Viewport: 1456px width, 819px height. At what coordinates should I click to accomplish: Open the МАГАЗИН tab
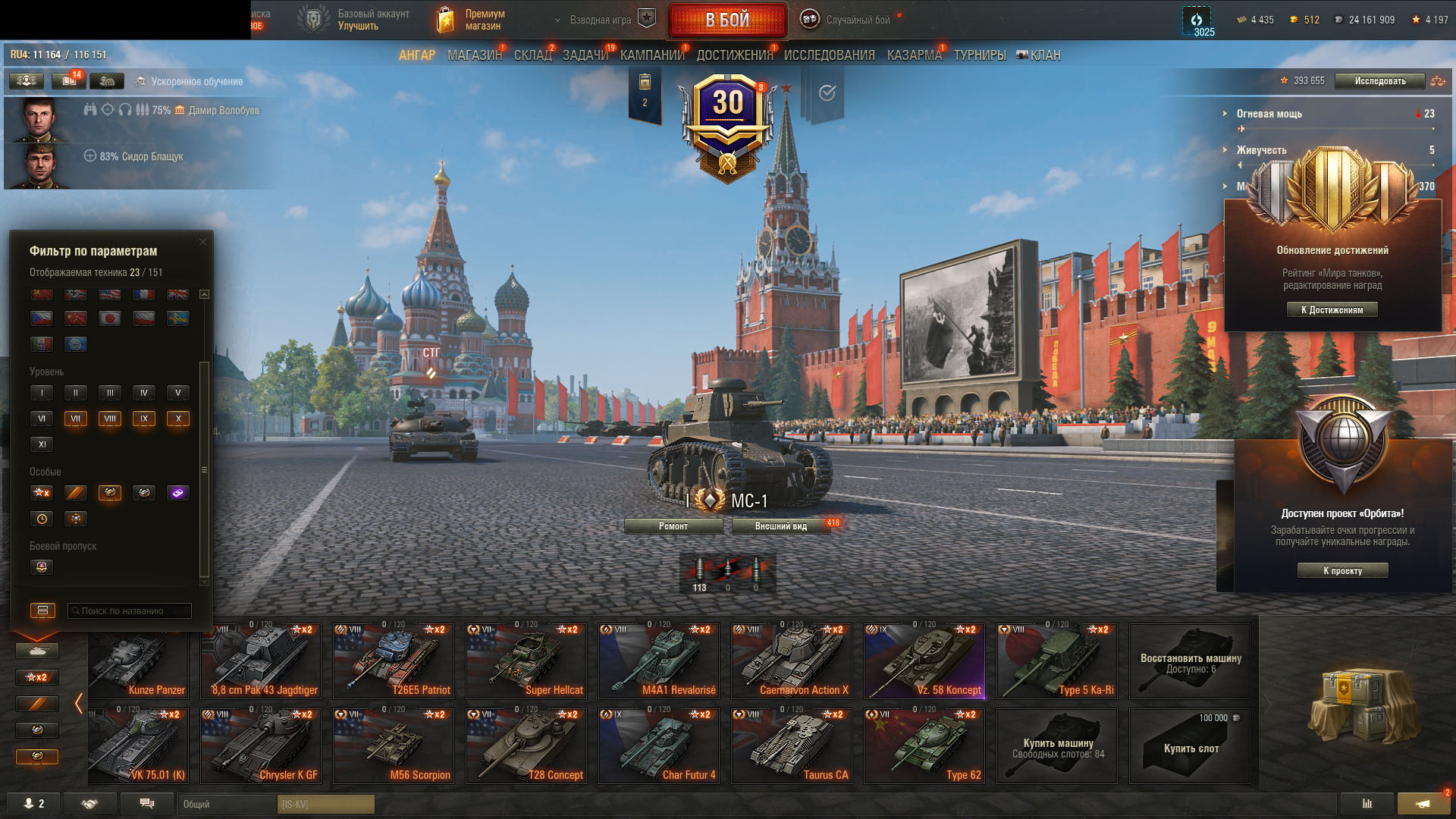point(474,55)
